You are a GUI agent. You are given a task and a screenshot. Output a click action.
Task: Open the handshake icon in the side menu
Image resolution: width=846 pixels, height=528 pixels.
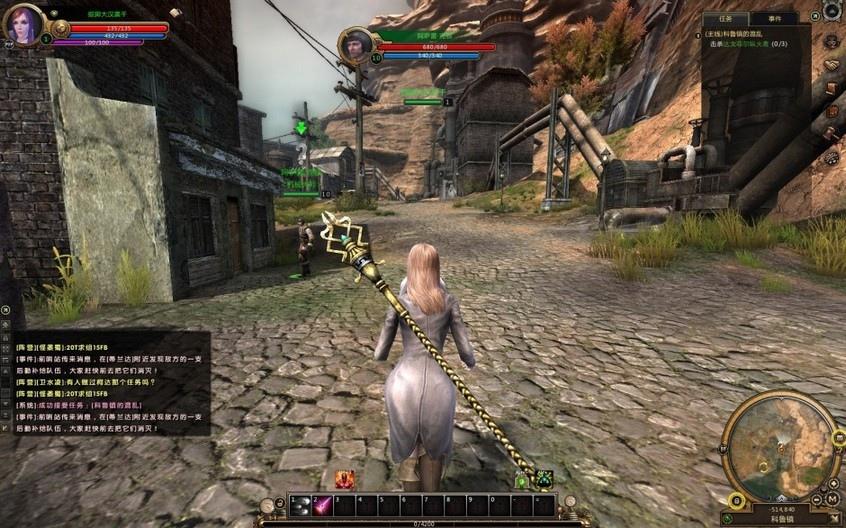pyautogui.click(x=831, y=65)
